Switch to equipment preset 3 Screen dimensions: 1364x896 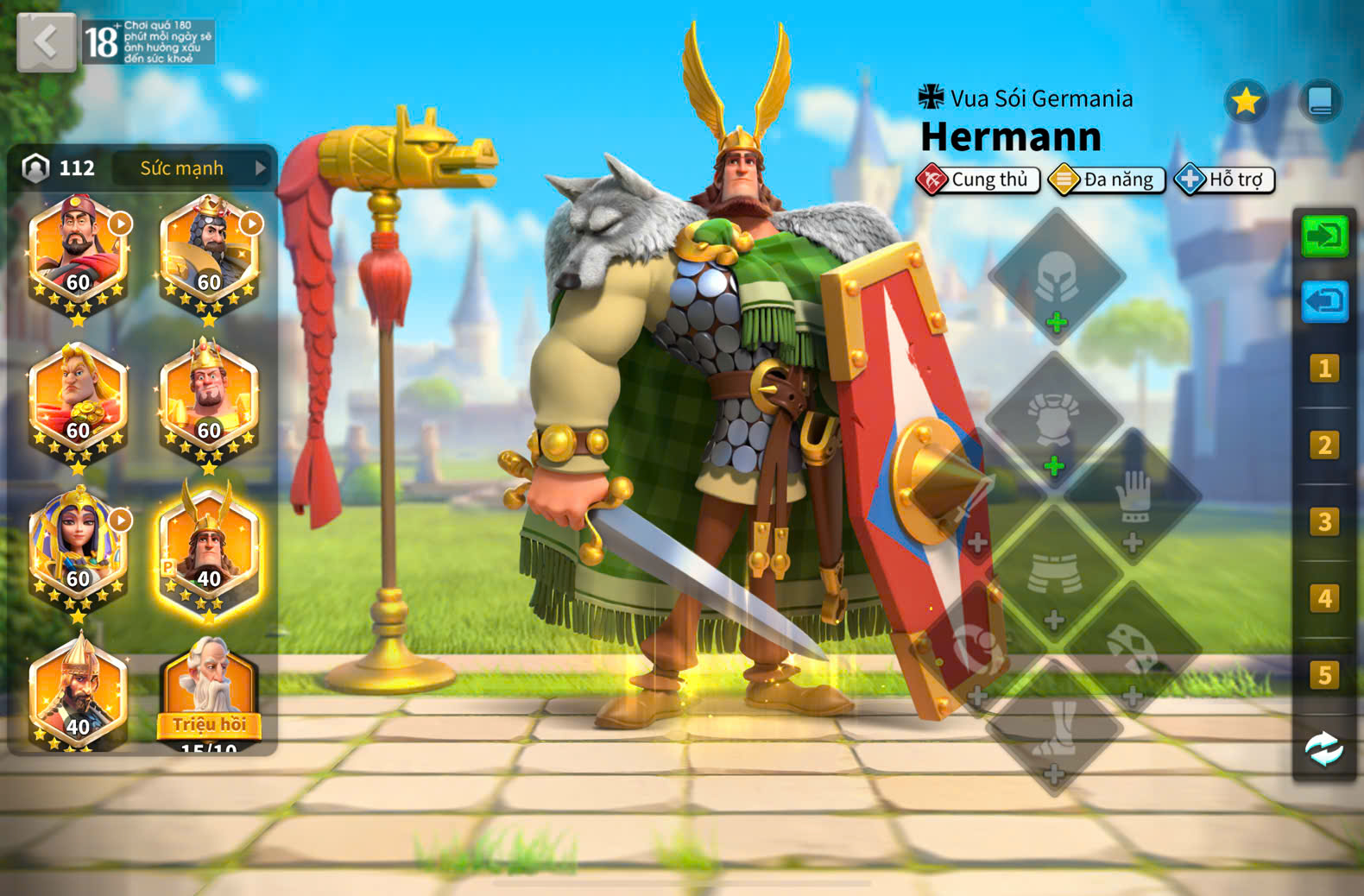[x=1324, y=522]
